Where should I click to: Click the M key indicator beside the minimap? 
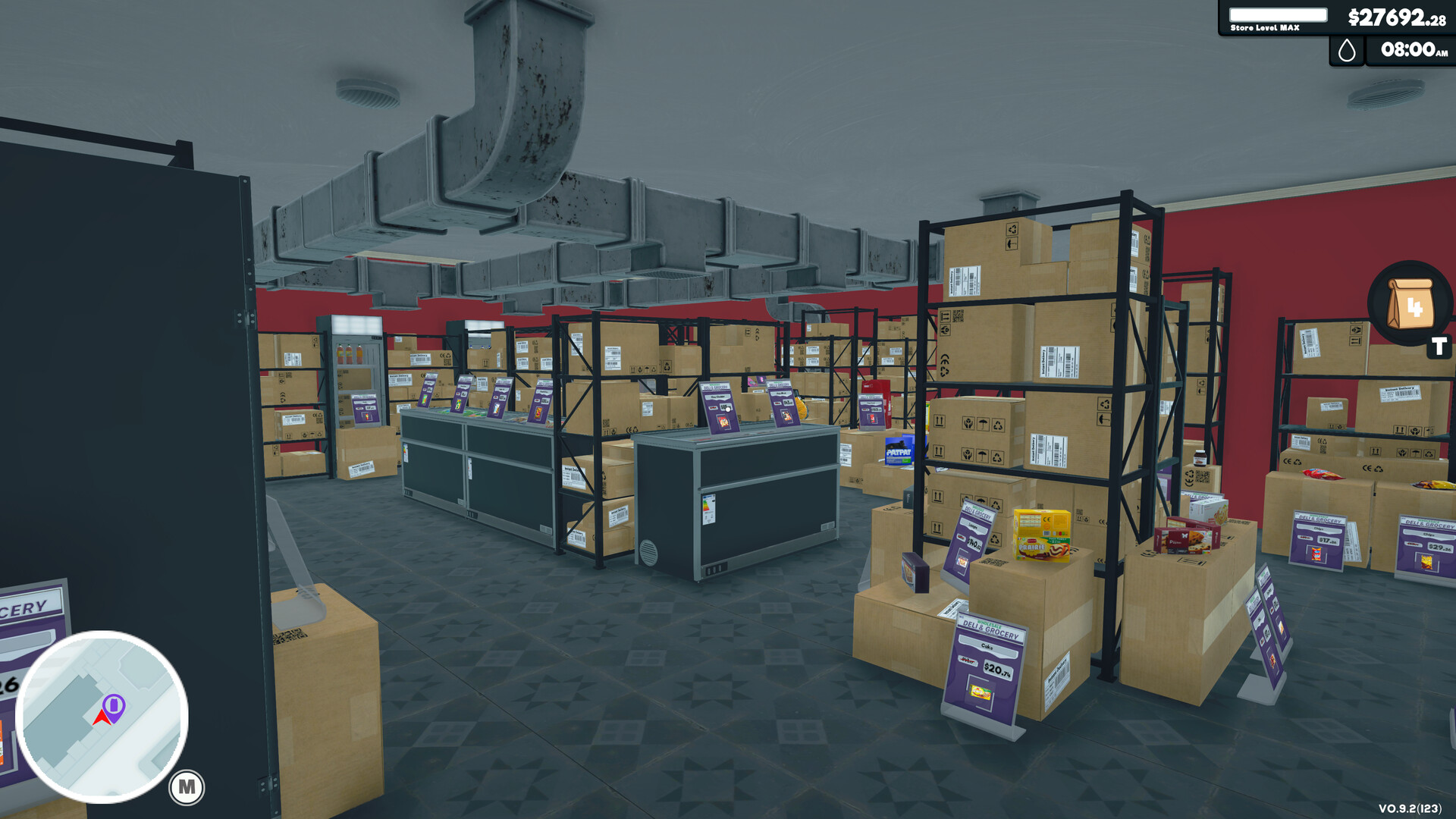tap(187, 787)
